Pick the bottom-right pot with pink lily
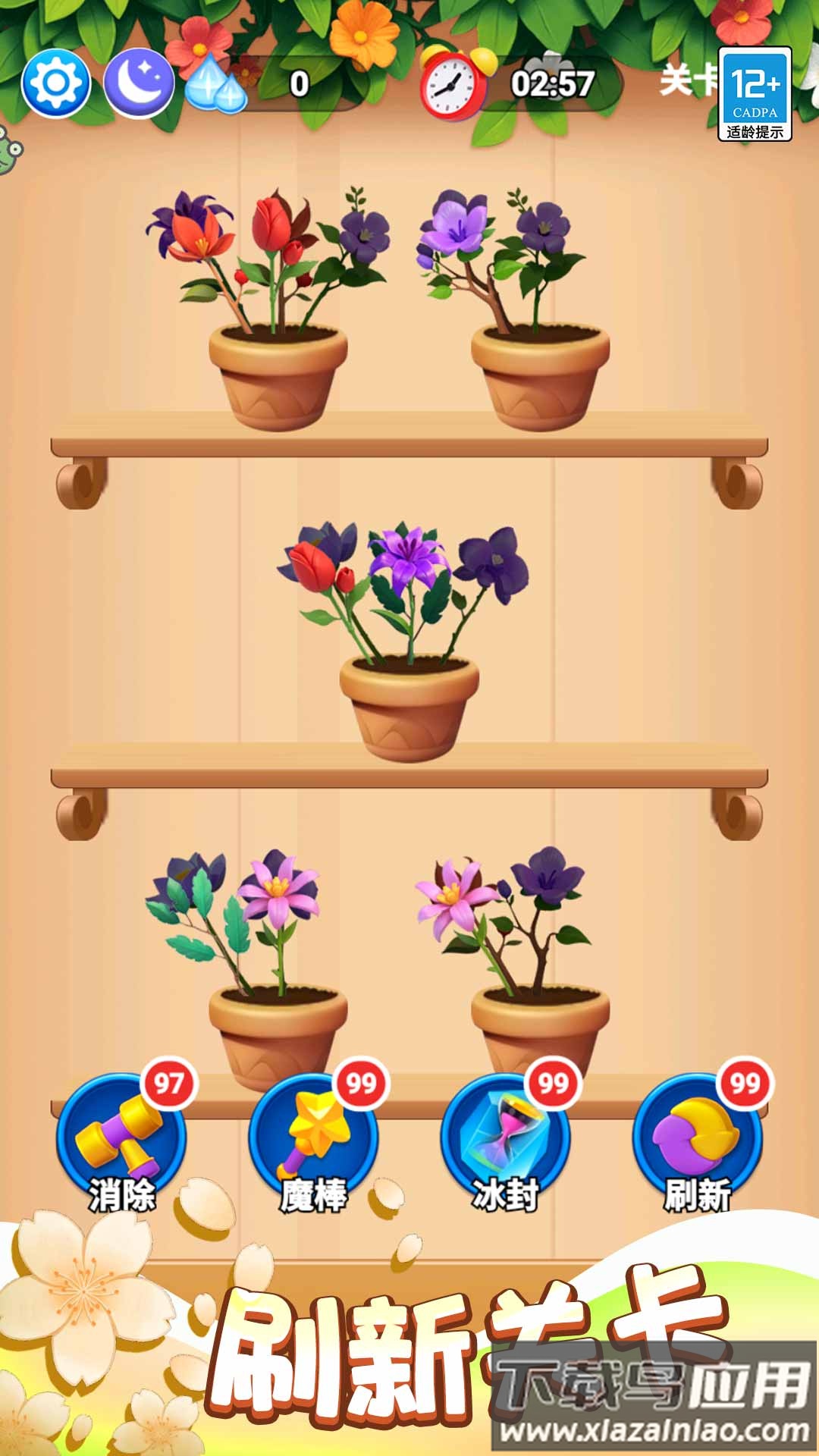This screenshot has height=1456, width=819. pos(540,1024)
